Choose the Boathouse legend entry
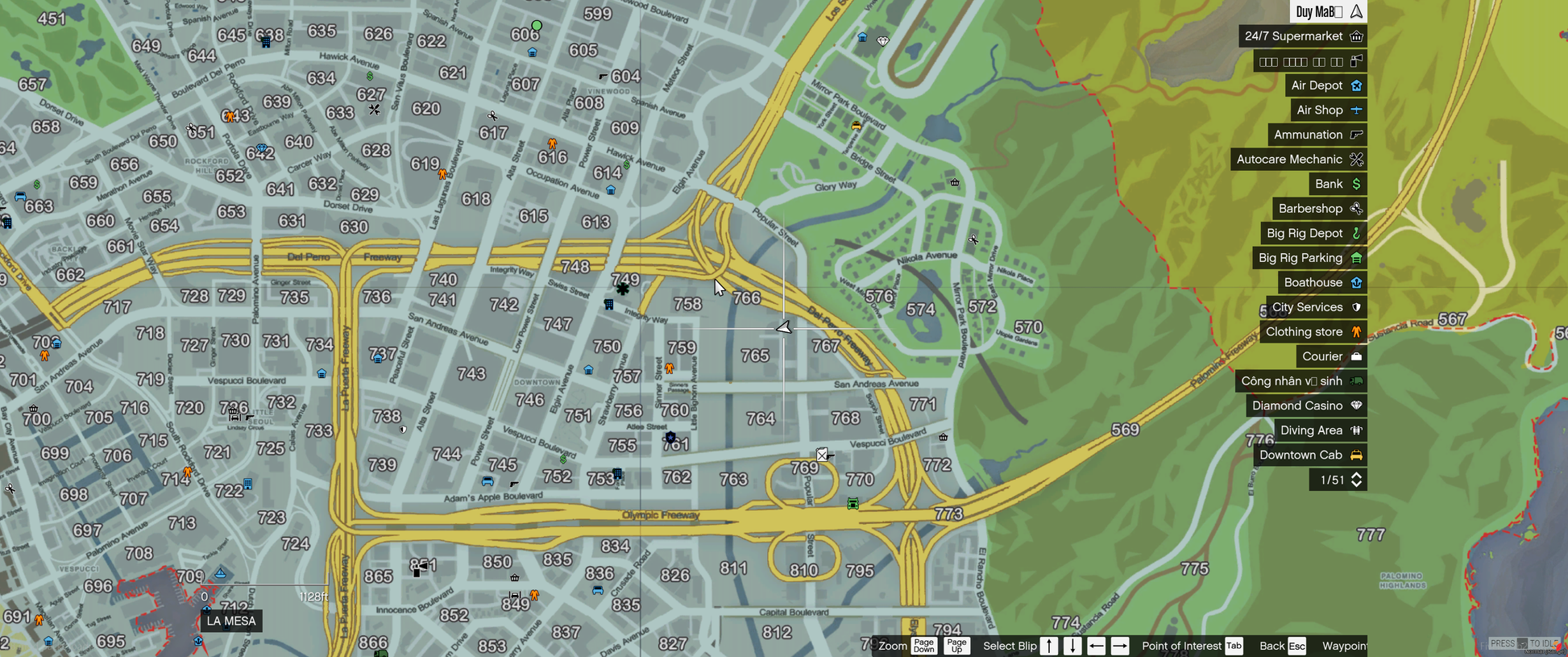 click(1321, 283)
